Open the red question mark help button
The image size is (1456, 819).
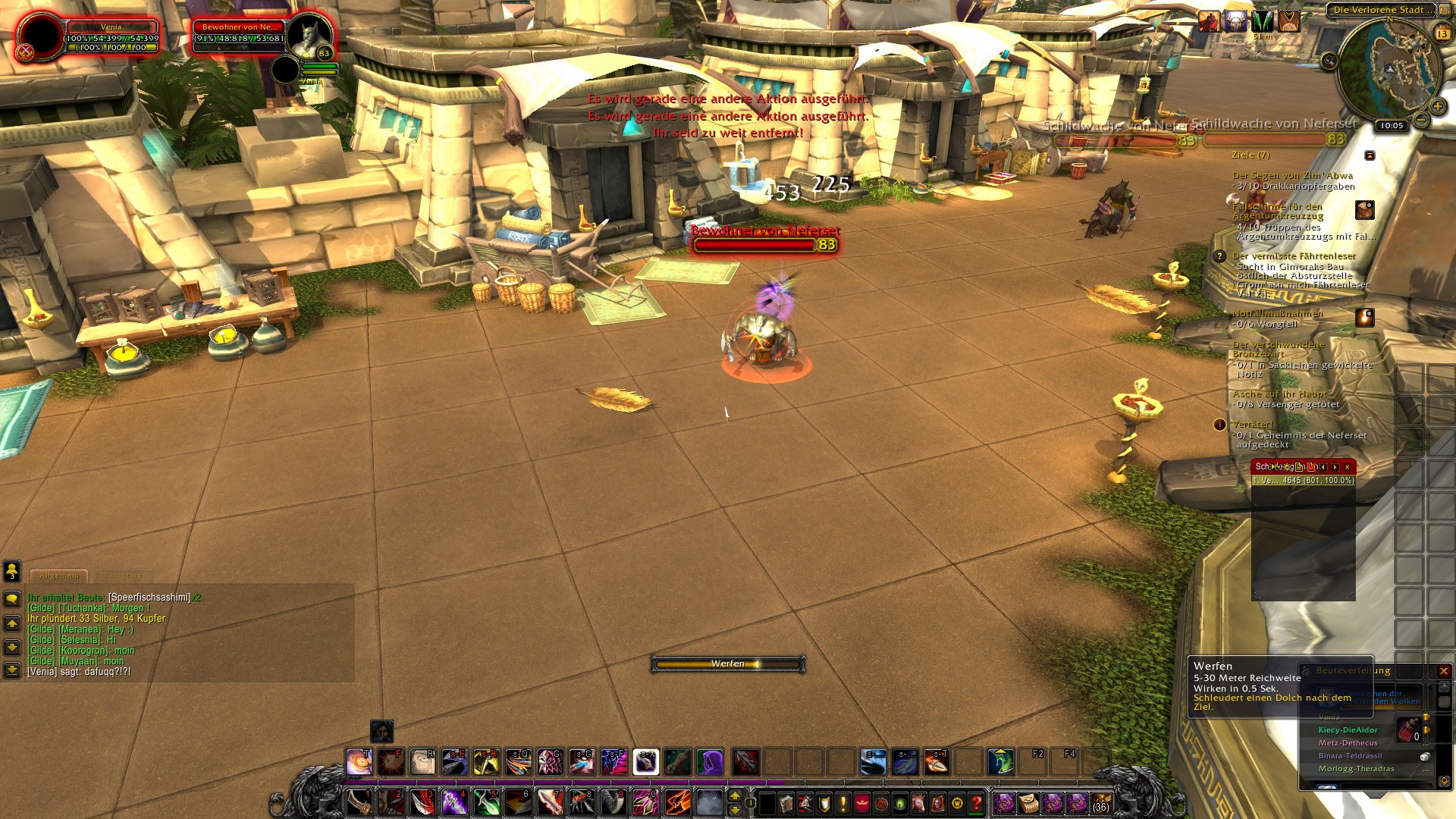pyautogui.click(x=977, y=802)
